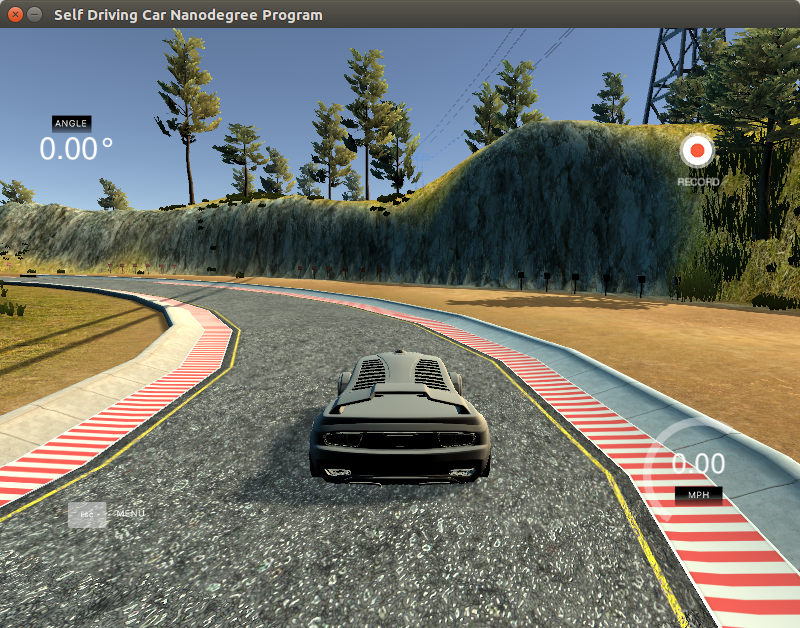This screenshot has height=628, width=800.
Task: Close the simulator window
Action: [x=15, y=14]
